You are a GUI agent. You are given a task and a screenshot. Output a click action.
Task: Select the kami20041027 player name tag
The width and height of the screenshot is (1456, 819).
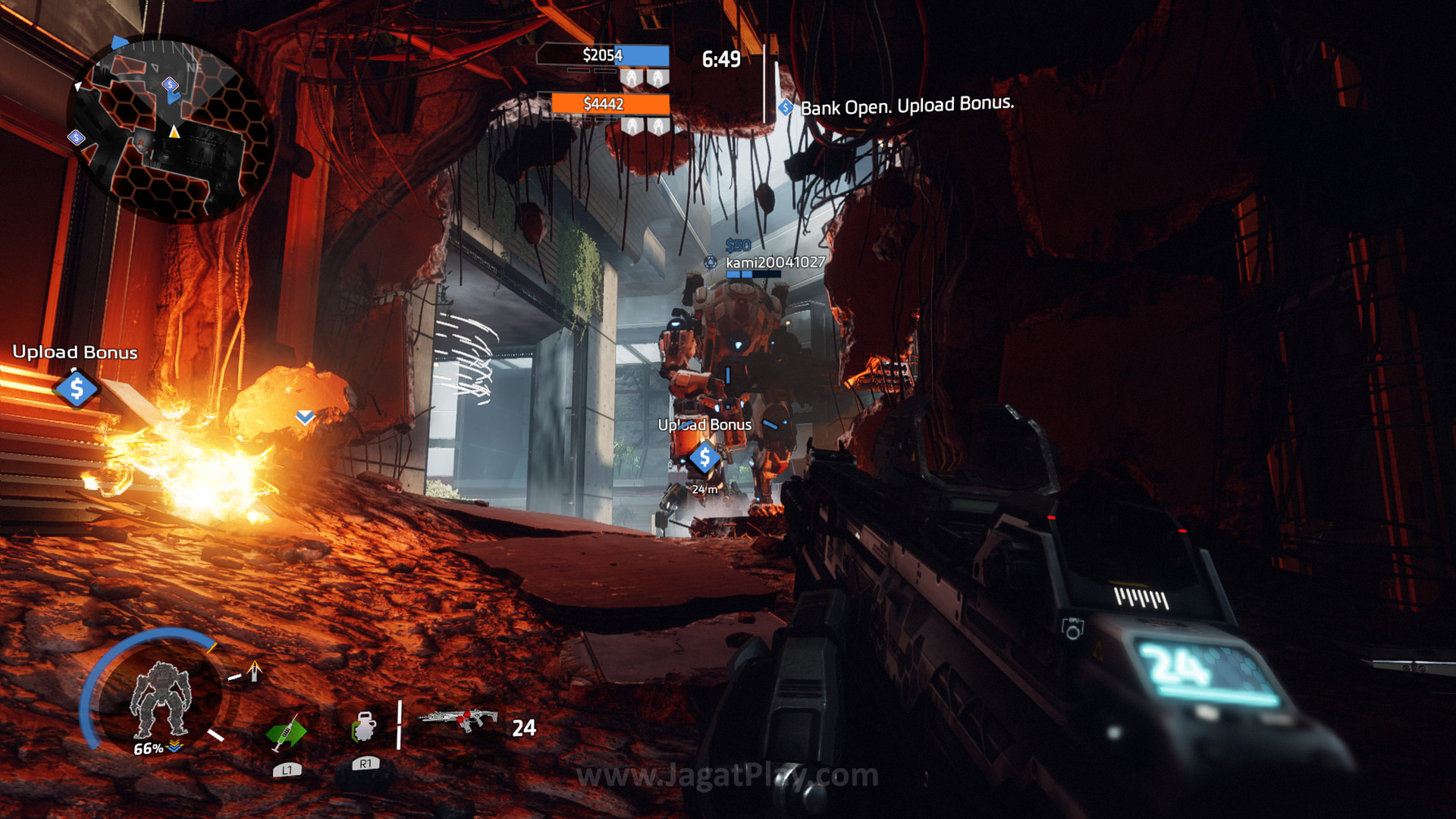774,262
